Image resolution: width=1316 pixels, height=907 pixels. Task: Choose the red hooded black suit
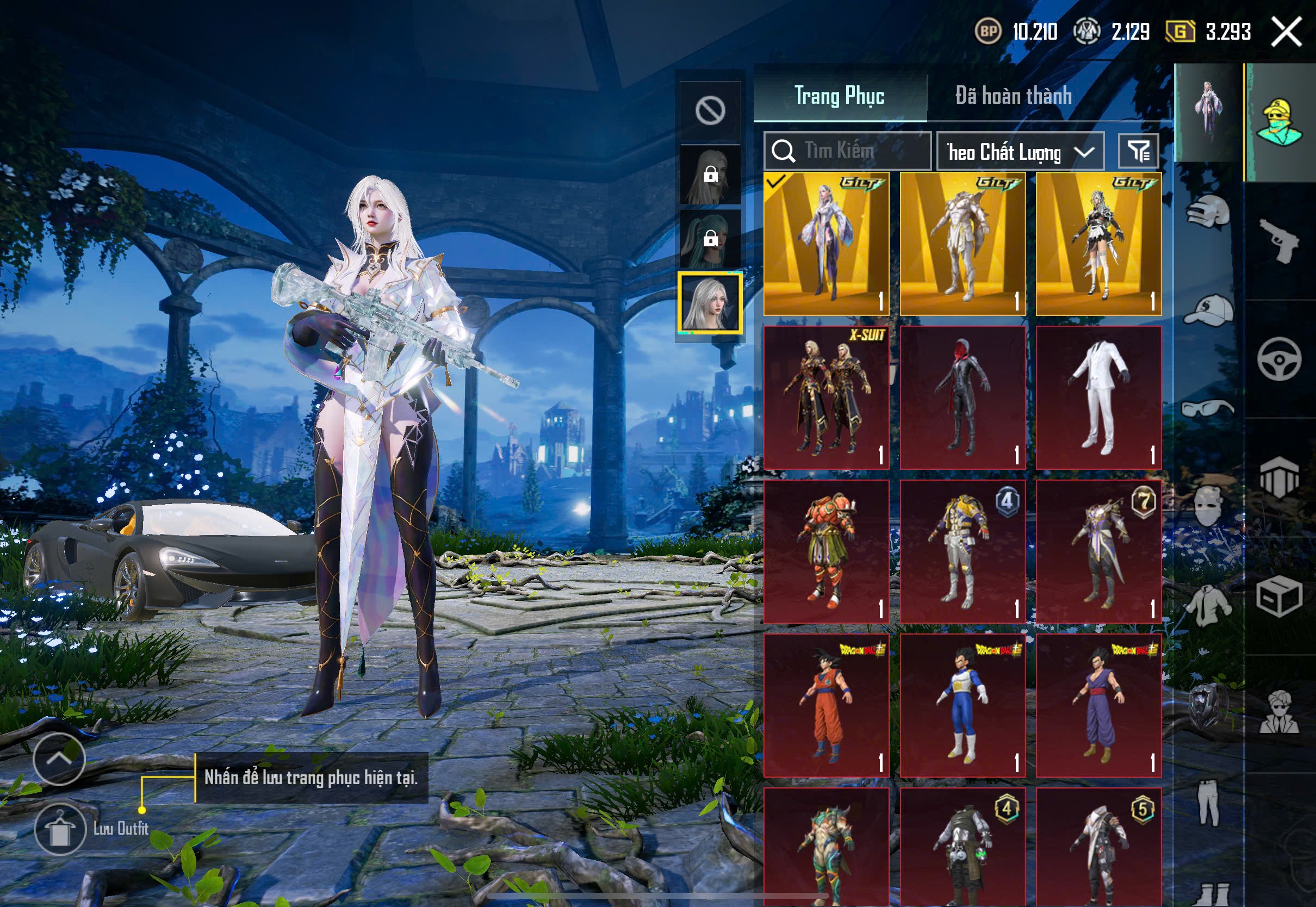coord(963,397)
